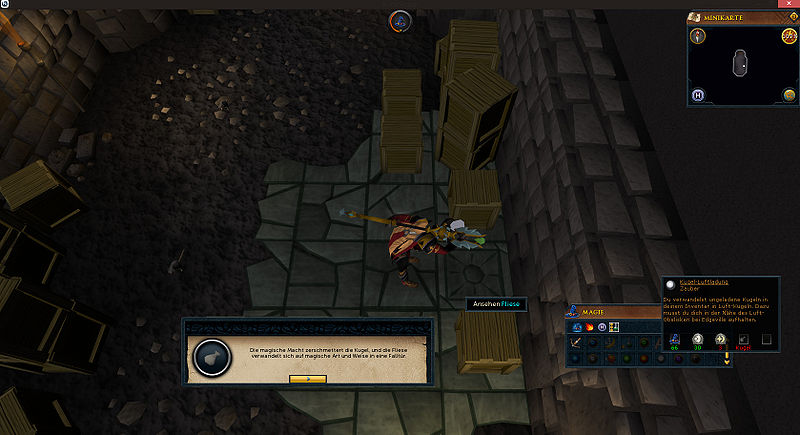Cast the crossbow bolt enchant spell

576,343
